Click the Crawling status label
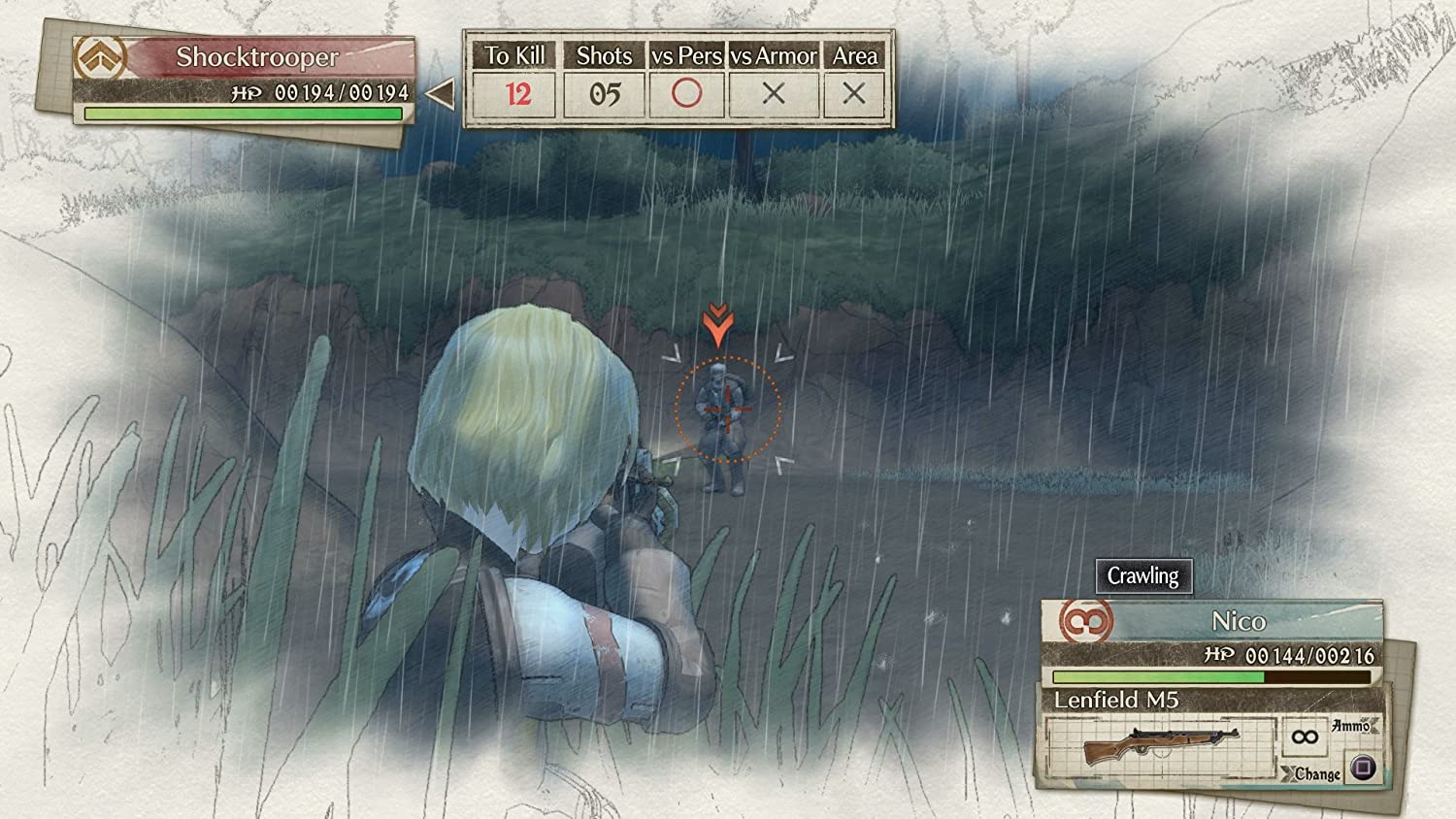The width and height of the screenshot is (1456, 819). [1142, 576]
